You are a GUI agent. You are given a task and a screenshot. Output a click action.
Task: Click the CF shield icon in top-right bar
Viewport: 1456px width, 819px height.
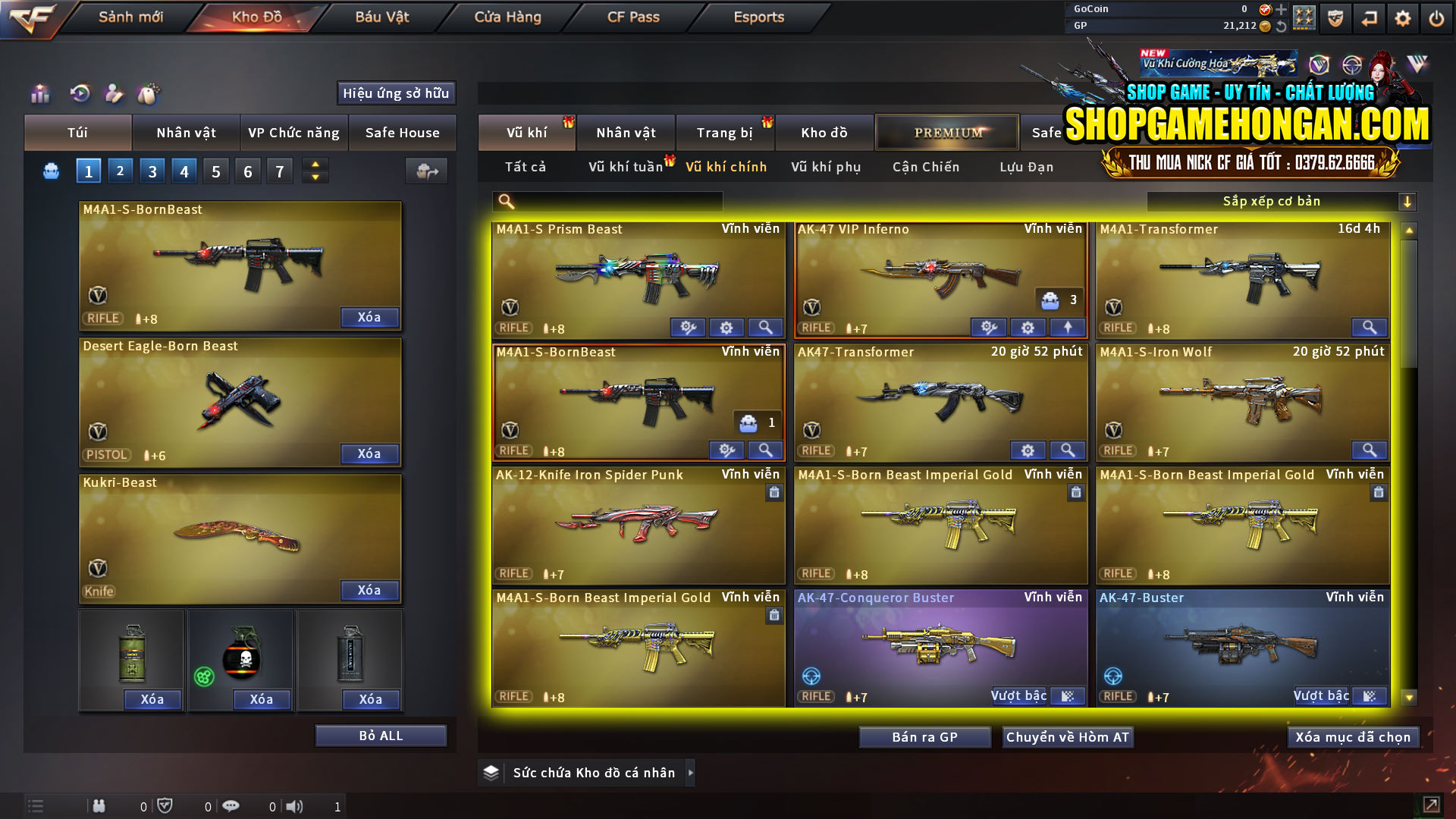tap(1335, 17)
